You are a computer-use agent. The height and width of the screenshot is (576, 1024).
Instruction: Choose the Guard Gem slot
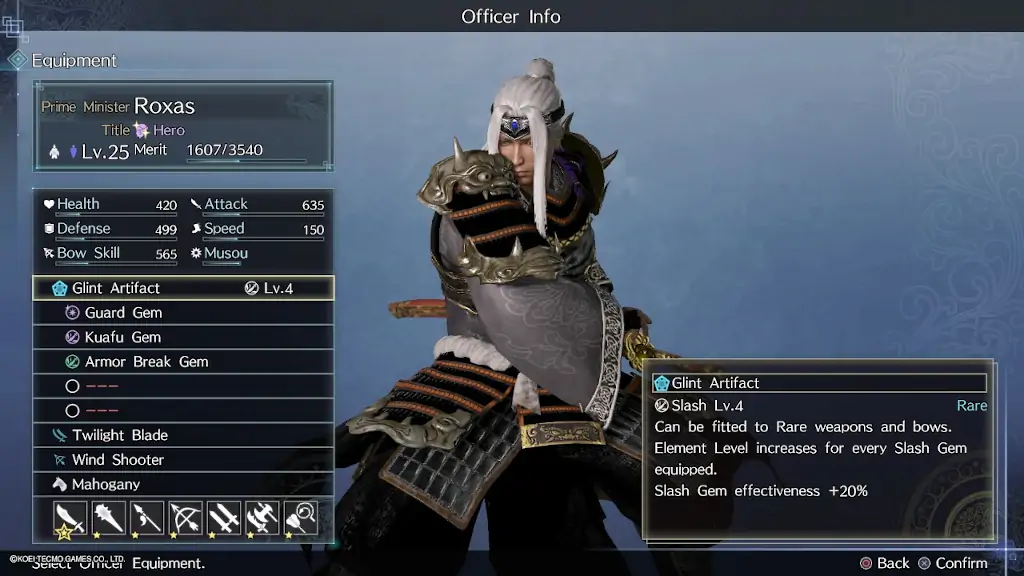(183, 313)
